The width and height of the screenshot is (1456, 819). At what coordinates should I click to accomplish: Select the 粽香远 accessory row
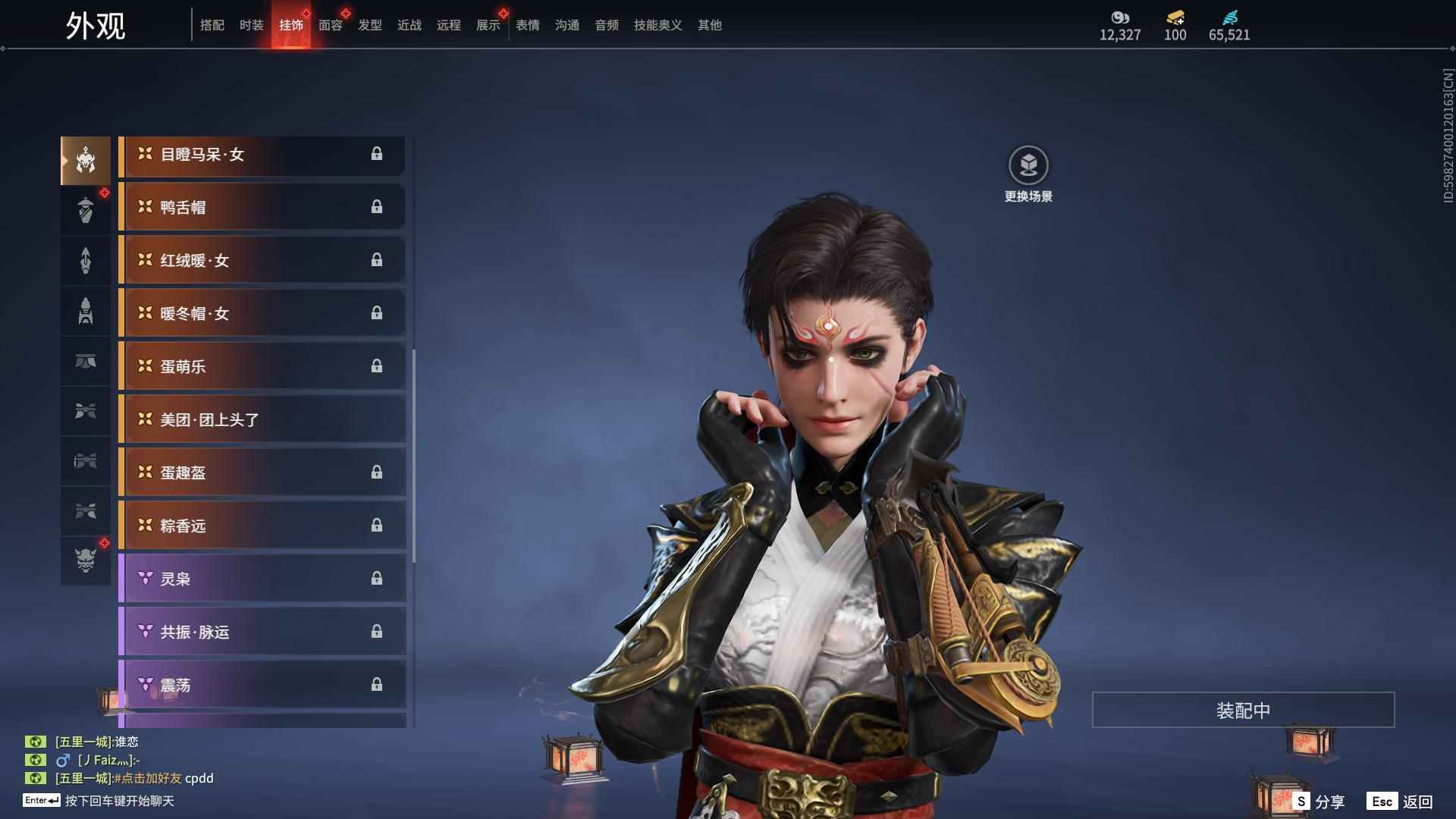pos(262,526)
